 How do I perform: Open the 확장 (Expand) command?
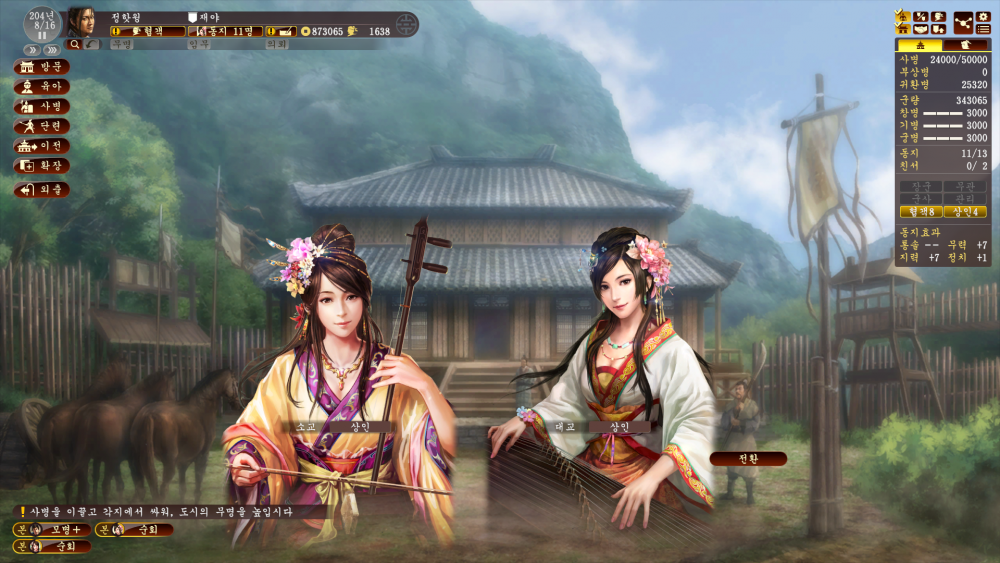(x=42, y=165)
